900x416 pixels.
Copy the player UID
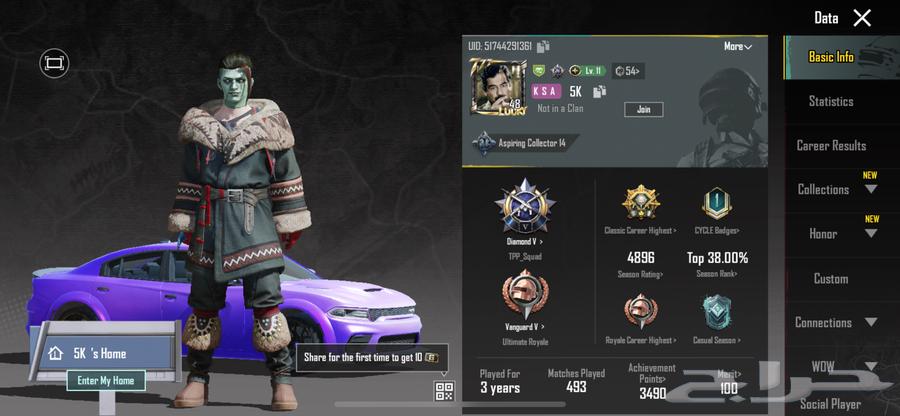[x=543, y=46]
